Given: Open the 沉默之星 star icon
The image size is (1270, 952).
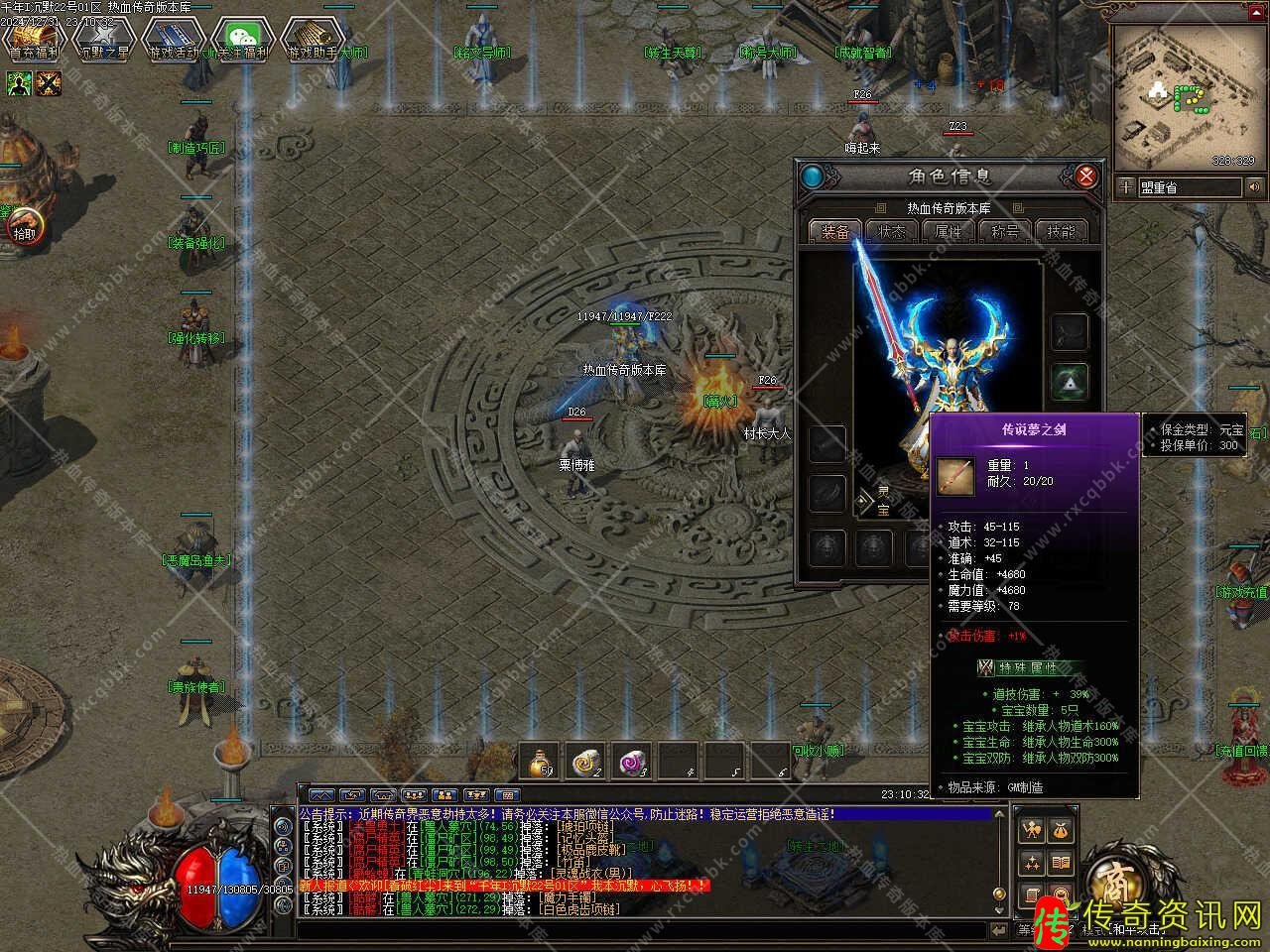Looking at the screenshot, I should [103, 41].
